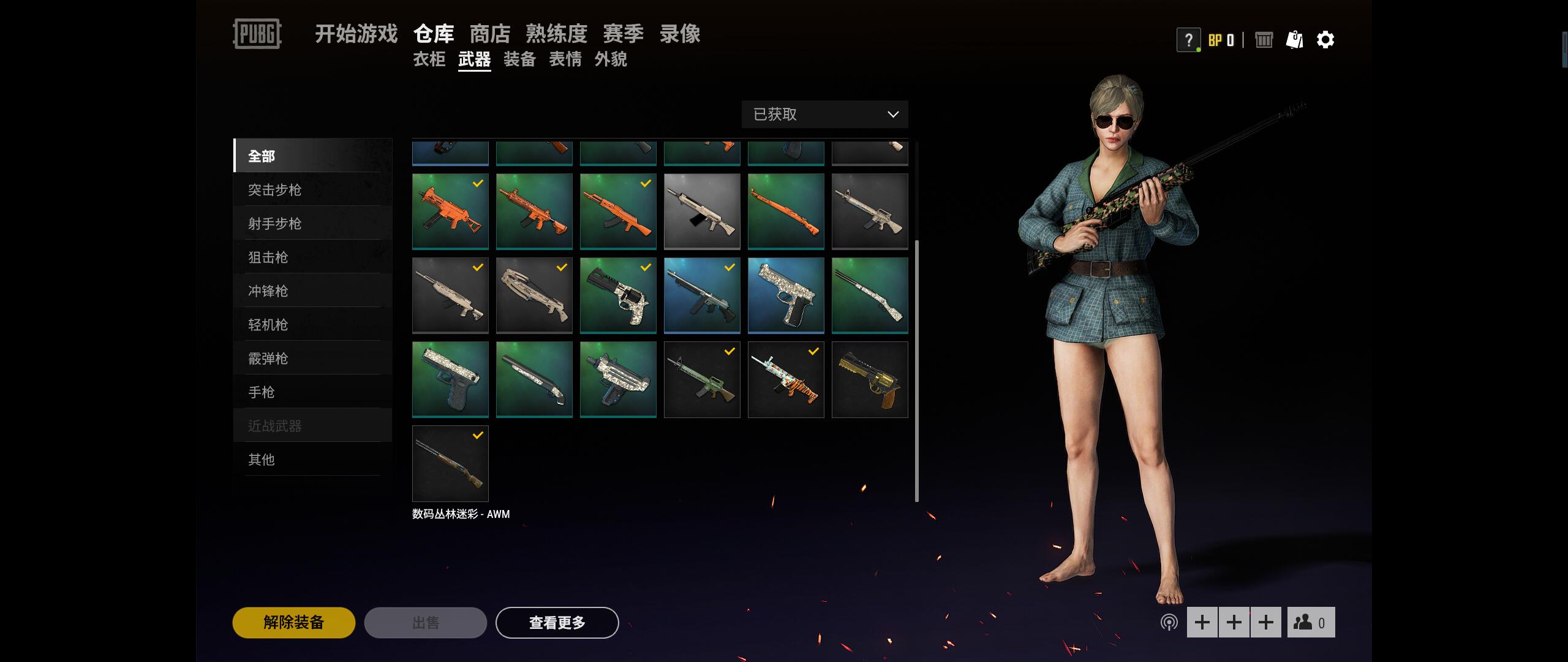This screenshot has width=1568, height=662.
Task: Toggle the checkmark on the digital jungle AWM skin
Action: (478, 436)
